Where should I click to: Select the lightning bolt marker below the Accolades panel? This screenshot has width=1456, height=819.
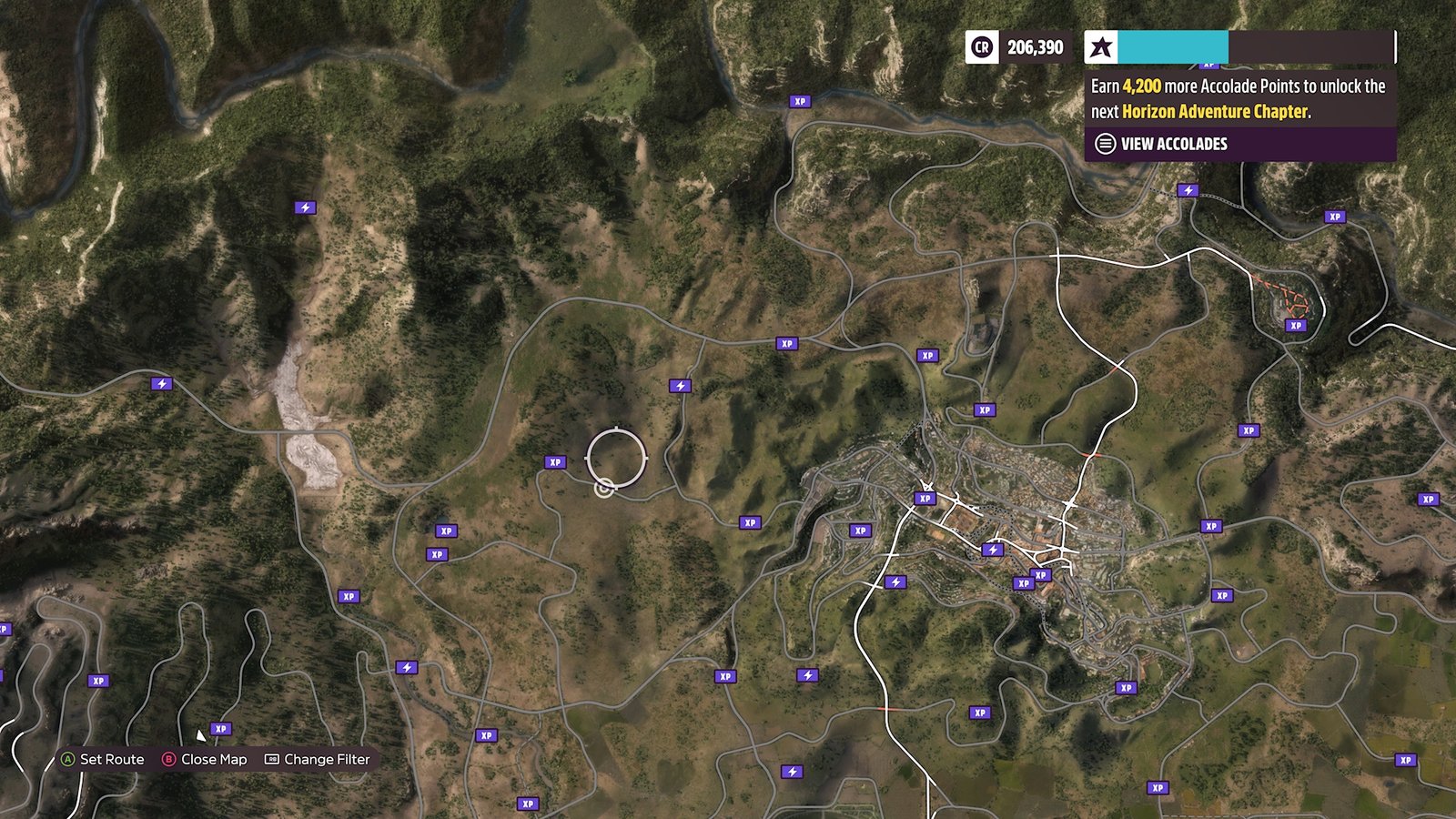tap(1188, 190)
